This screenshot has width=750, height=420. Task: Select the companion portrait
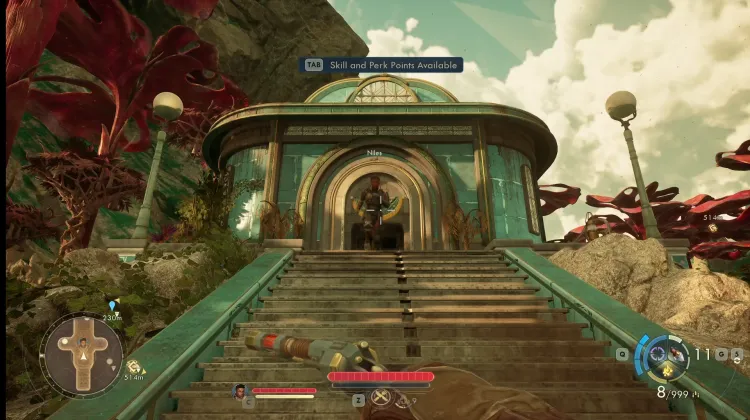pyautogui.click(x=240, y=391)
